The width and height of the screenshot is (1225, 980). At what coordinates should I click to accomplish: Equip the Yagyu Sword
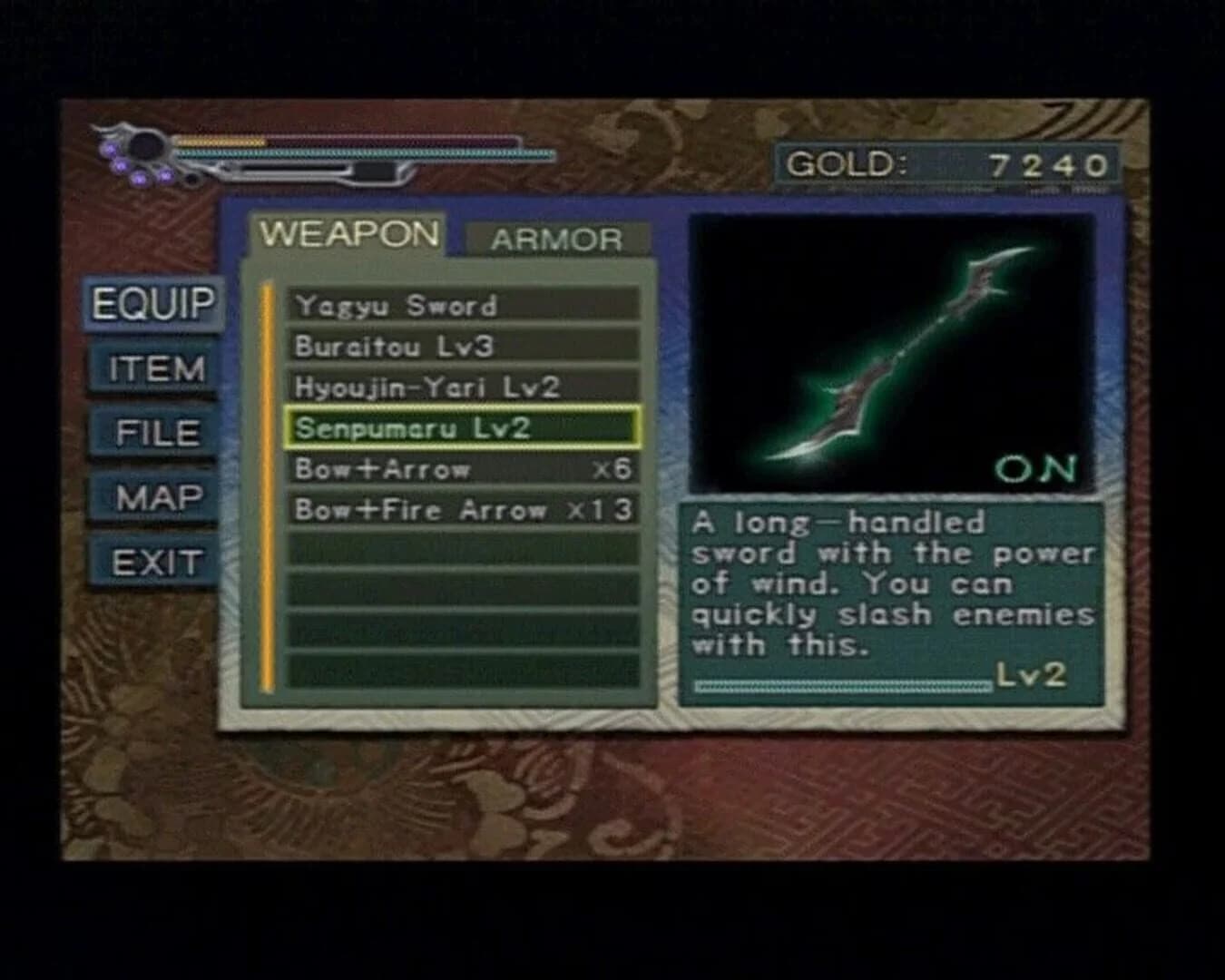(x=399, y=305)
